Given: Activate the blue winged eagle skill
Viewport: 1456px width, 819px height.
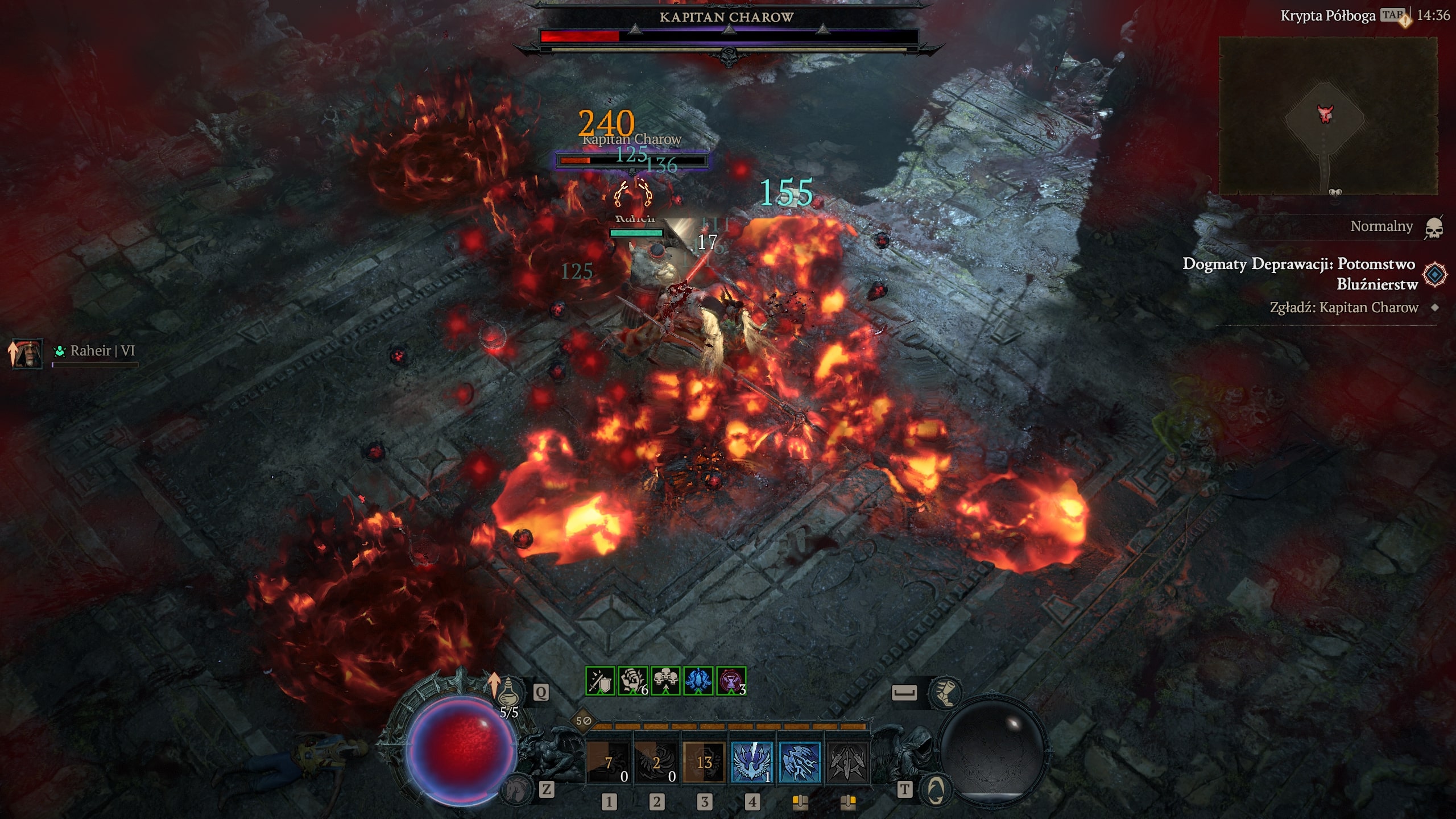Looking at the screenshot, I should [x=752, y=762].
